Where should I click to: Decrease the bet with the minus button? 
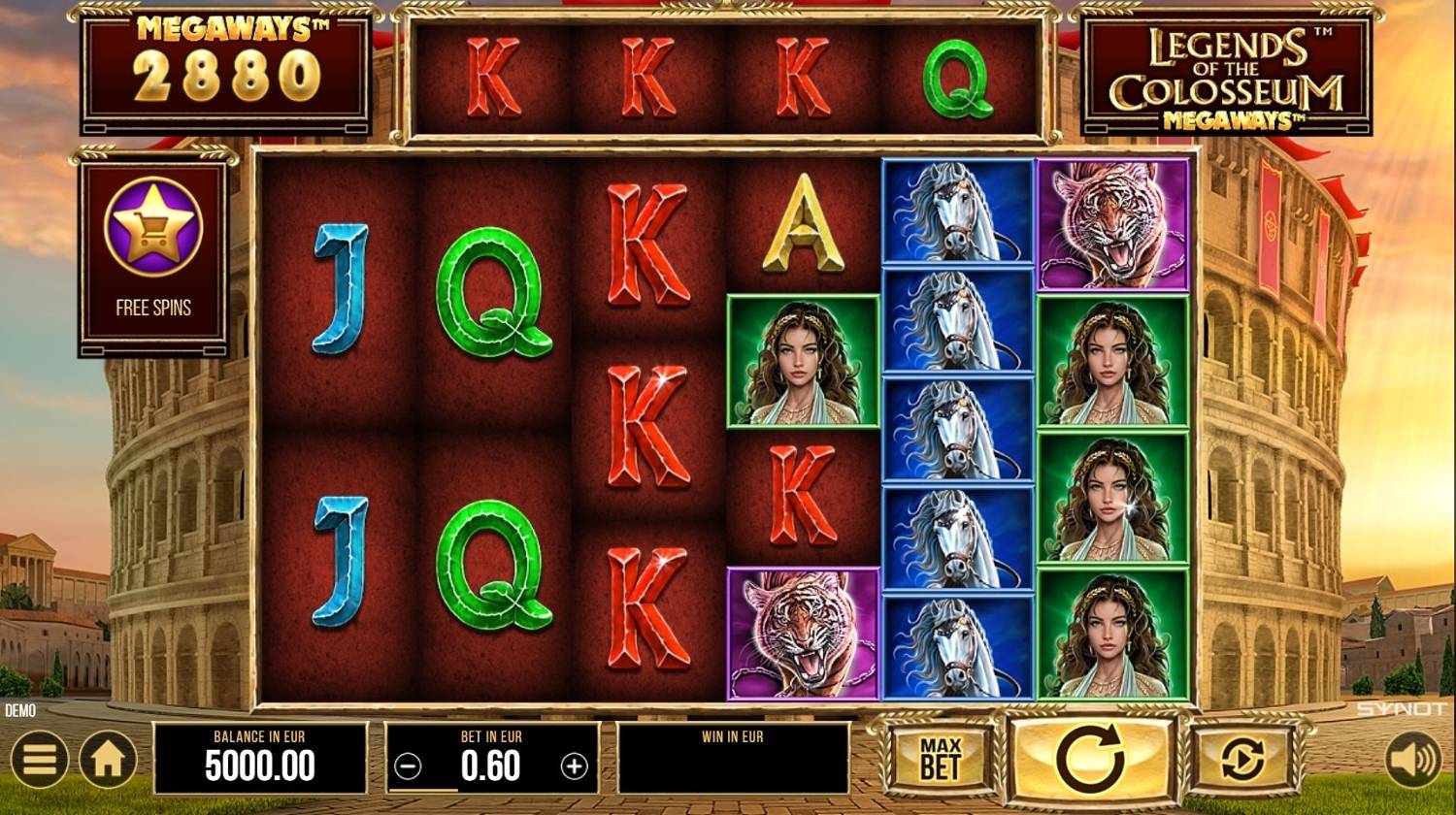[409, 766]
